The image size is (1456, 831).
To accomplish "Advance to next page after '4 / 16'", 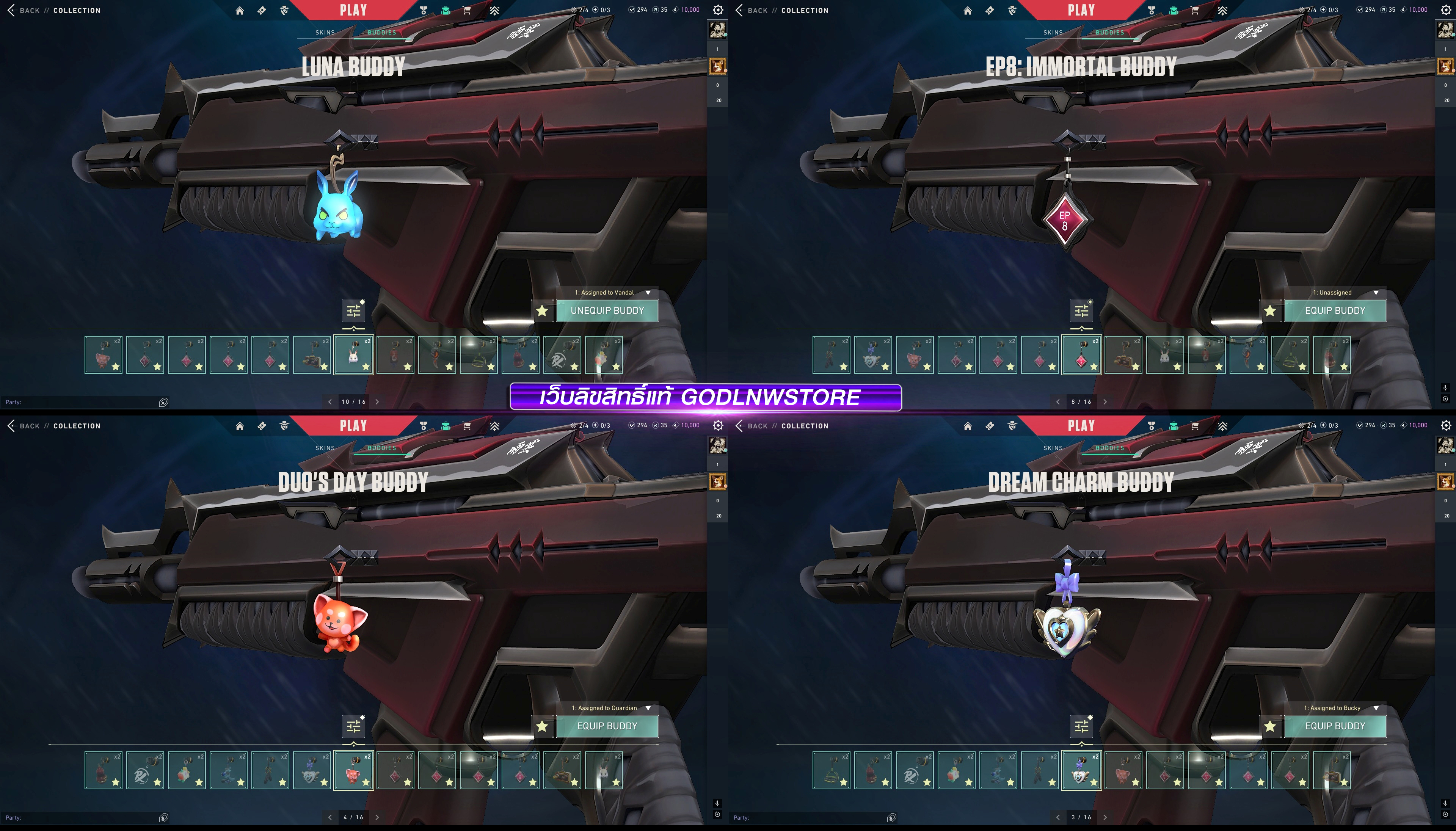I will pyautogui.click(x=377, y=817).
